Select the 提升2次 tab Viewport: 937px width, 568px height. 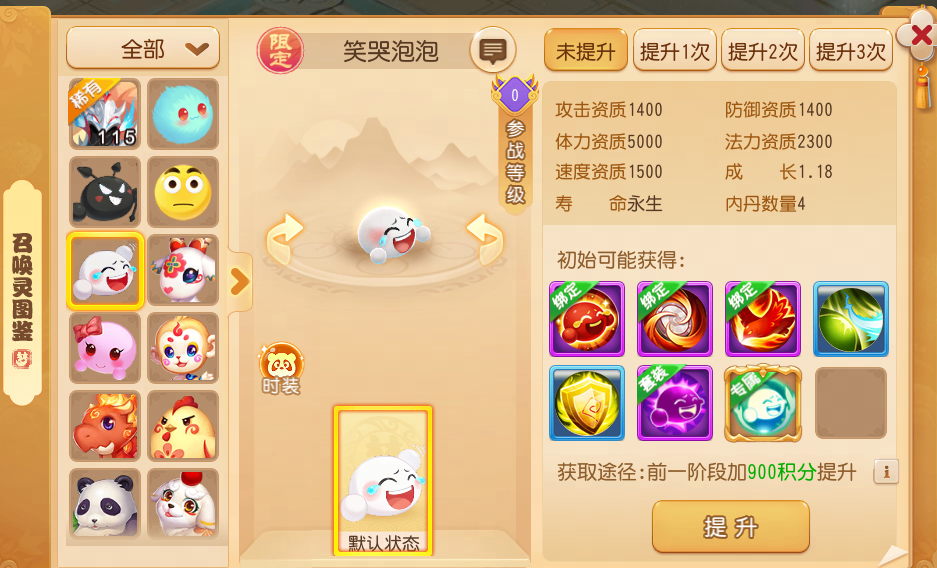(762, 51)
